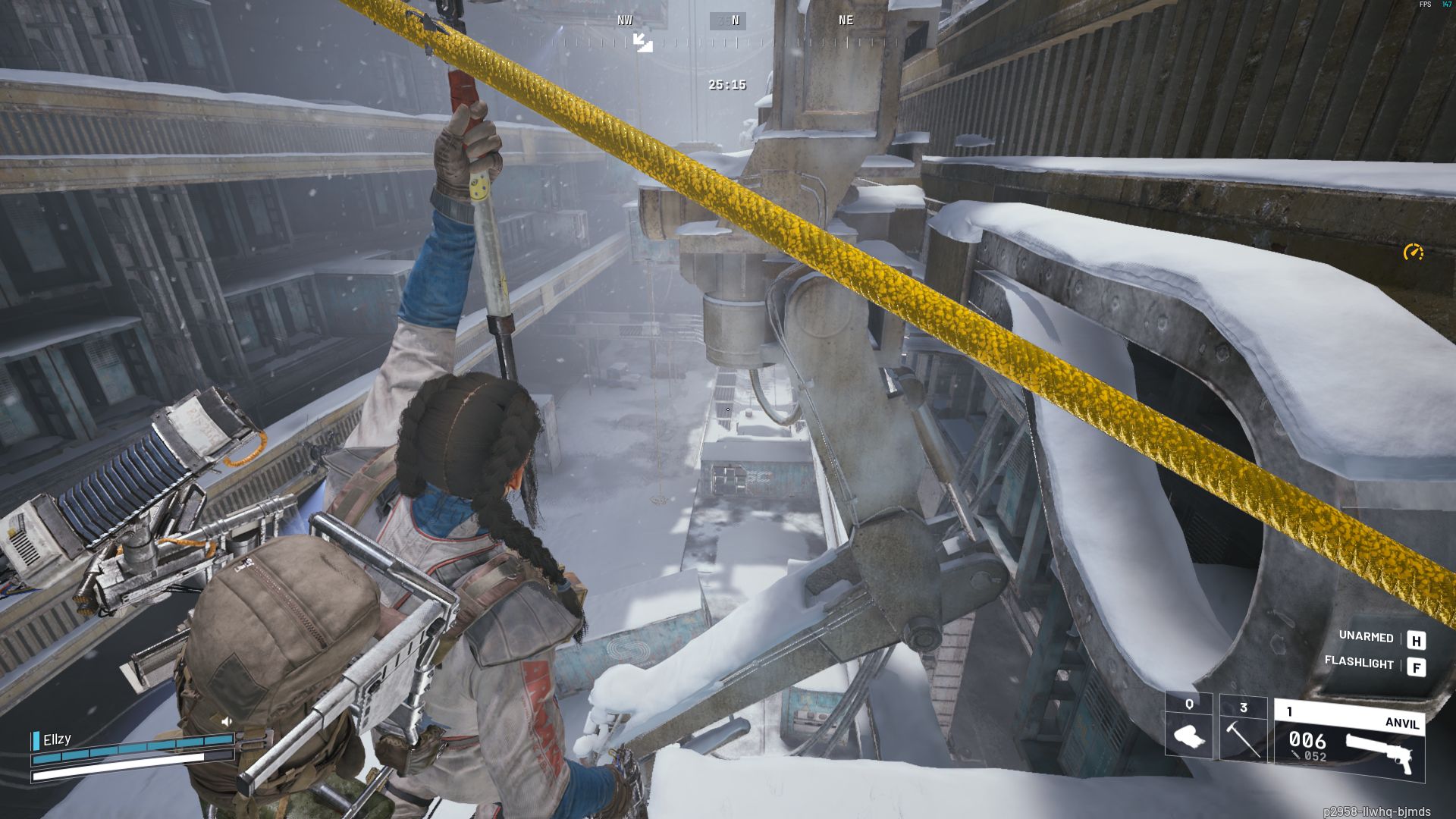Screen dimensions: 1456x819
Task: Click the orange speedometer gauge icon
Action: [x=1413, y=253]
